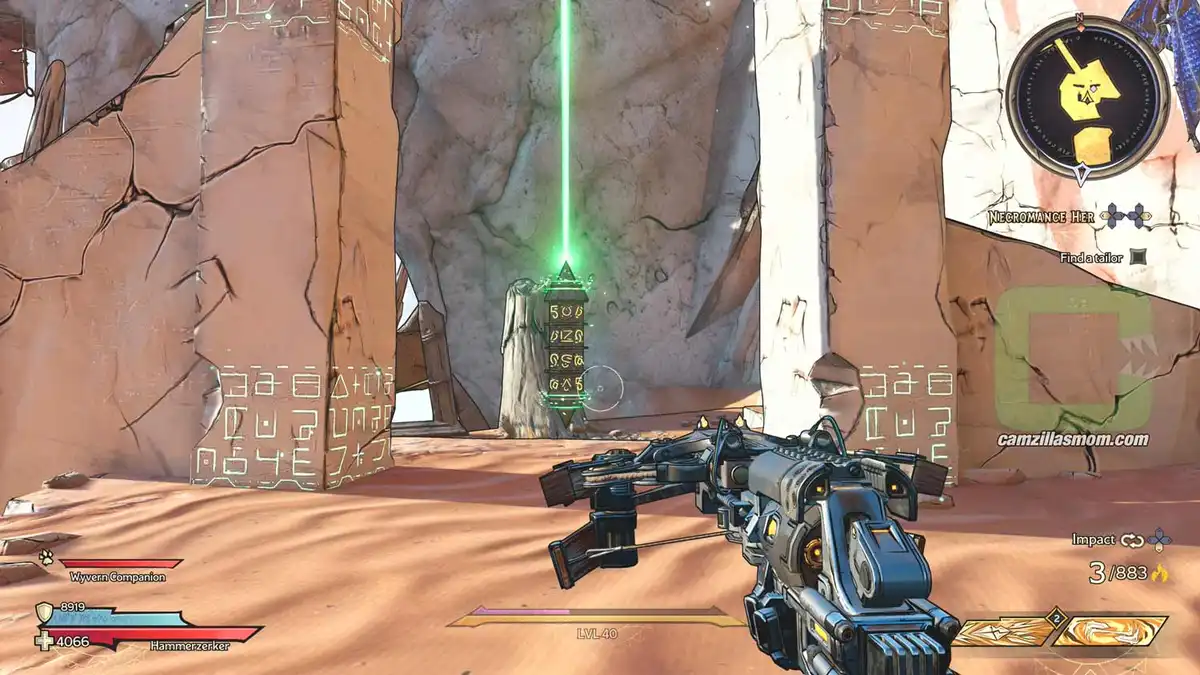Click the health cross icon
Viewport: 1200px width, 675px height.
(45, 640)
